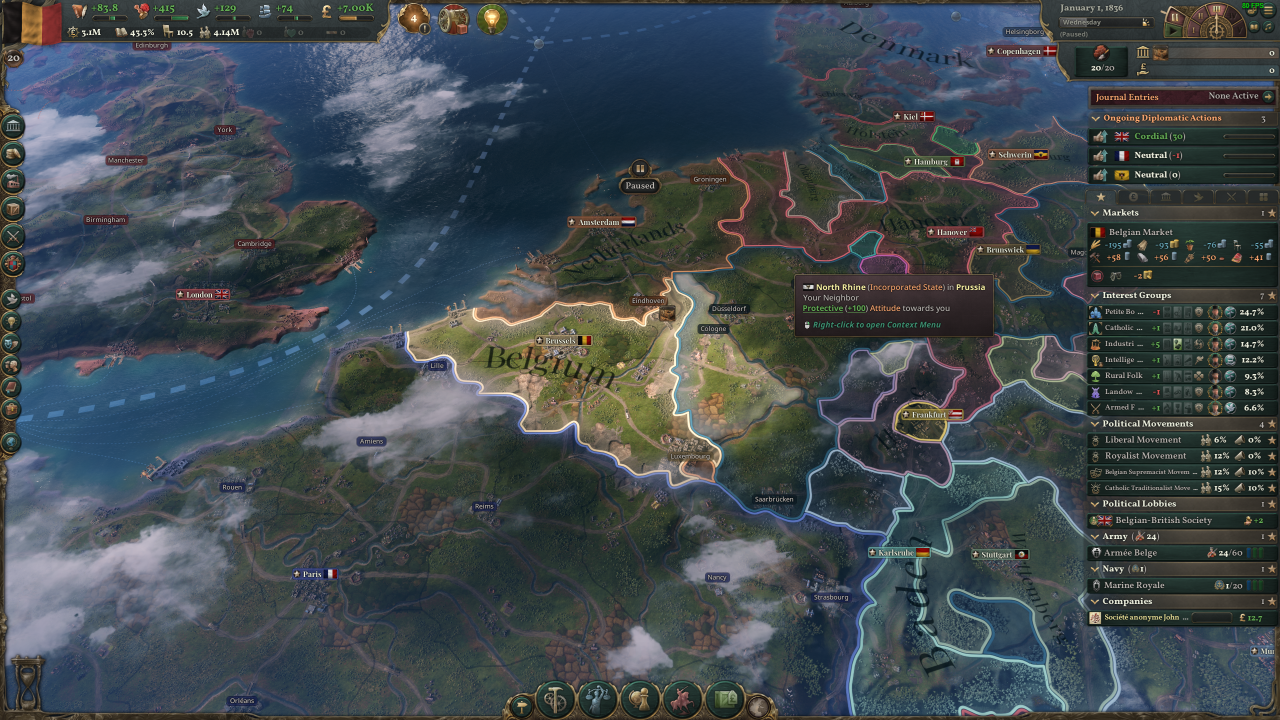This screenshot has width=1280, height=720.
Task: Collapse the Interest Groups section
Action: tap(1096, 296)
